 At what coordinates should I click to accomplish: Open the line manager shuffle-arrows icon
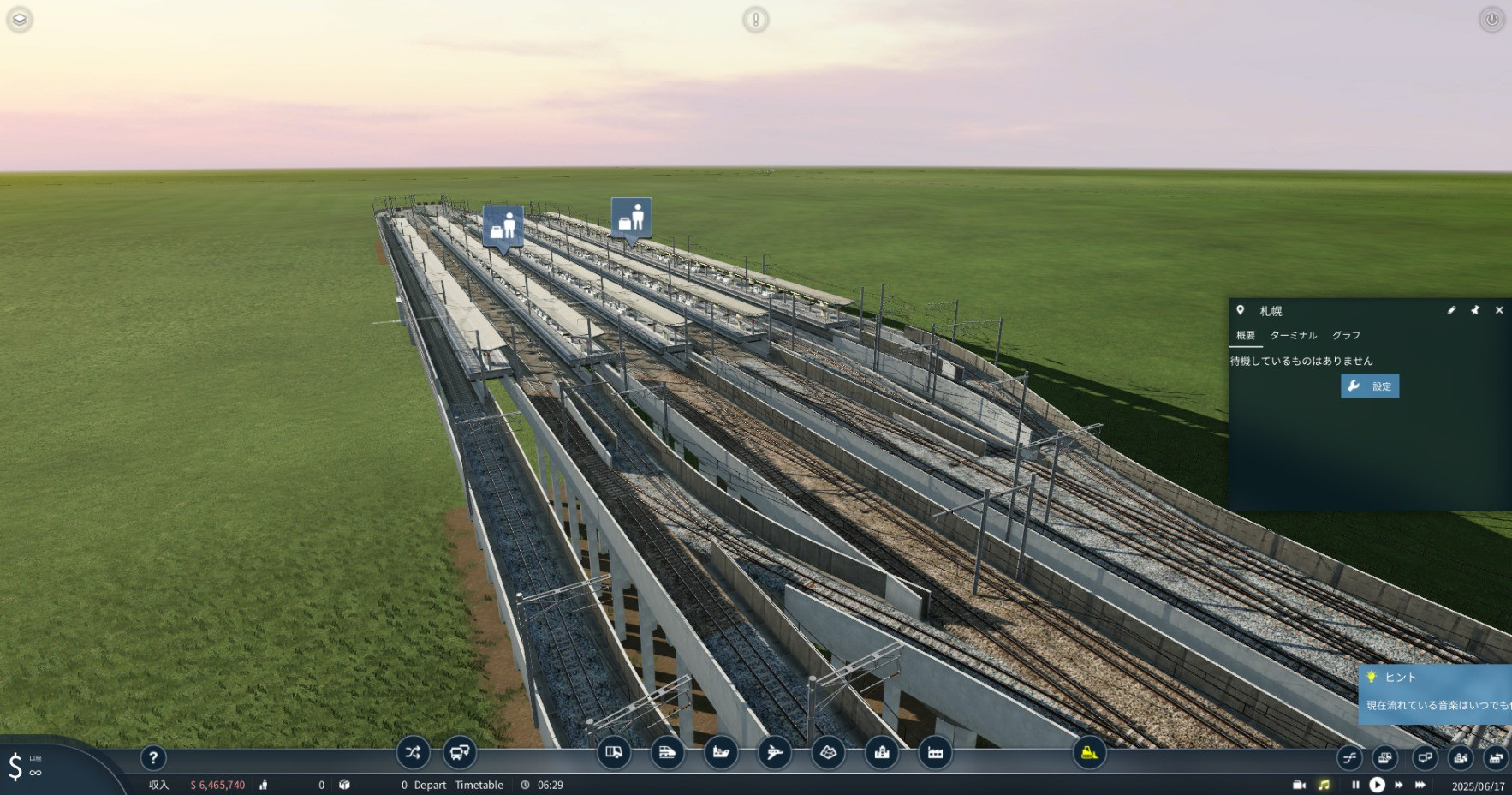[413, 753]
